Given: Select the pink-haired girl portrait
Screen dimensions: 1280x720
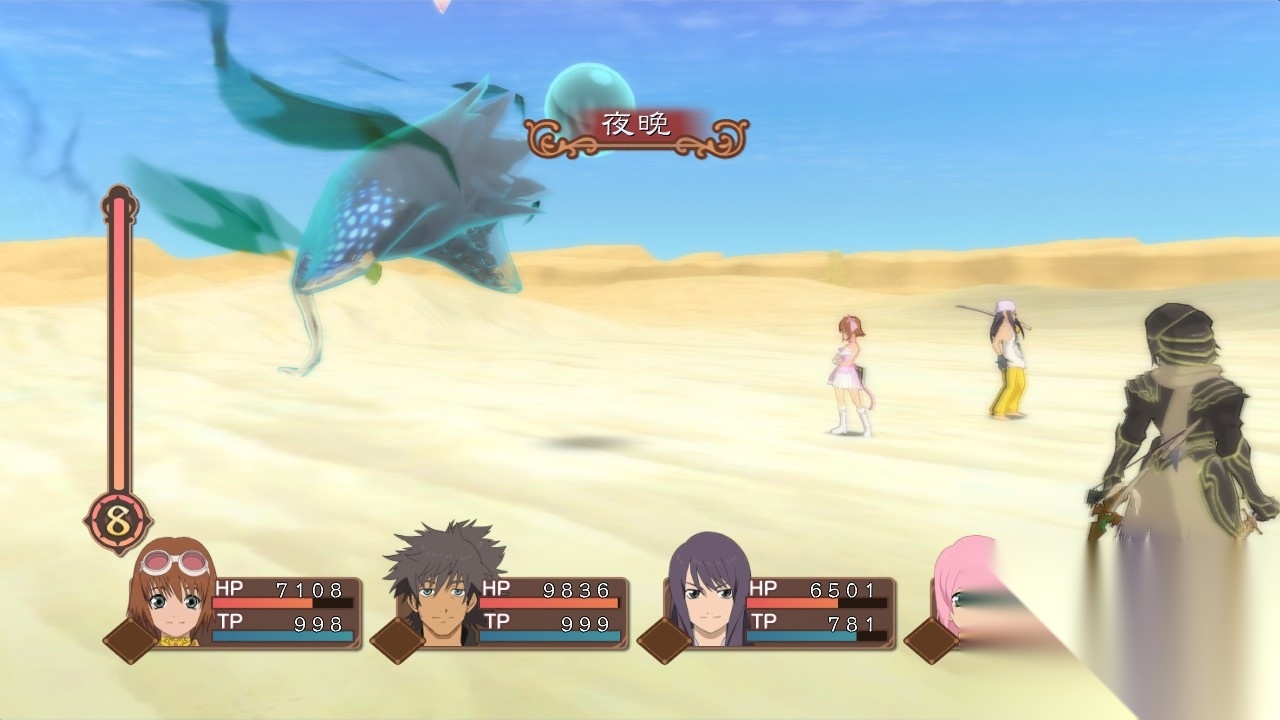Looking at the screenshot, I should tap(960, 590).
